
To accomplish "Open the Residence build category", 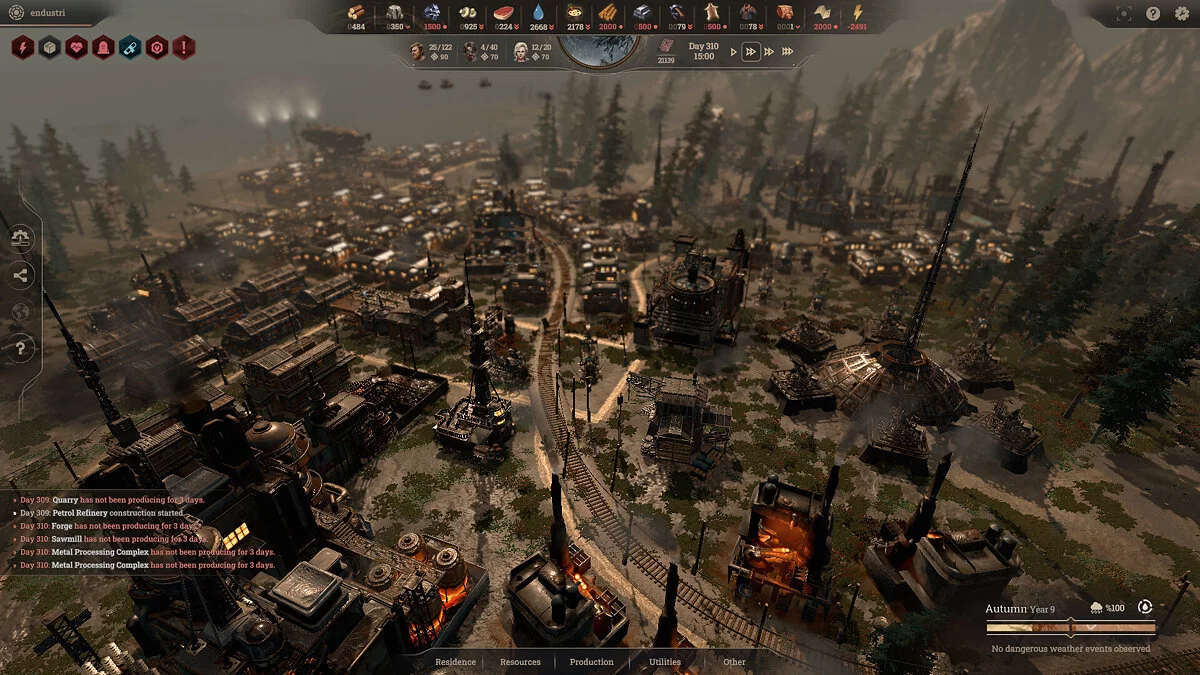I will click(x=455, y=662).
